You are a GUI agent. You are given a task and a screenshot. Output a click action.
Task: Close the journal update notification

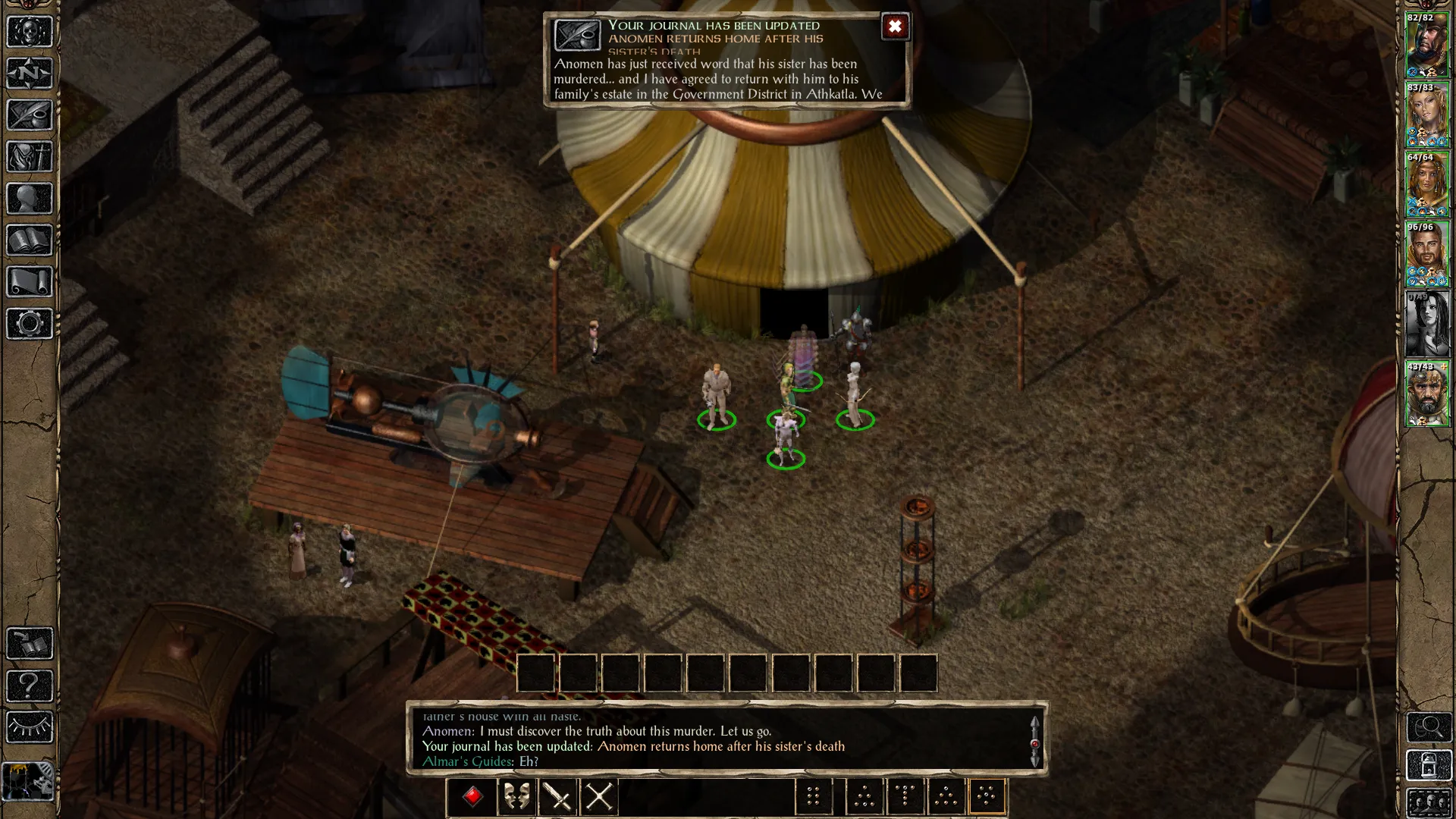tap(895, 27)
